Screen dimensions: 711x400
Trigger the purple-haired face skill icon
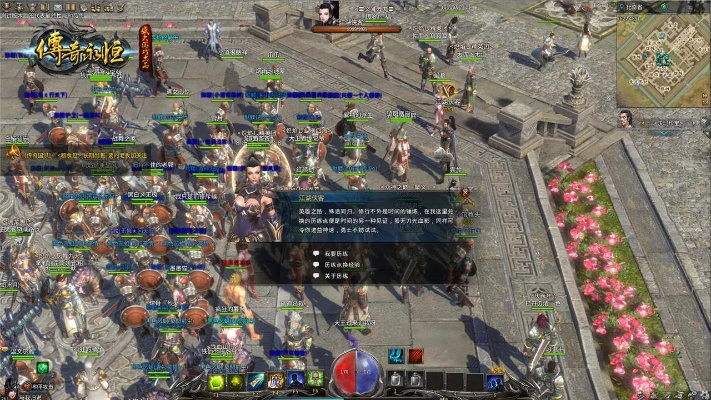276,380
